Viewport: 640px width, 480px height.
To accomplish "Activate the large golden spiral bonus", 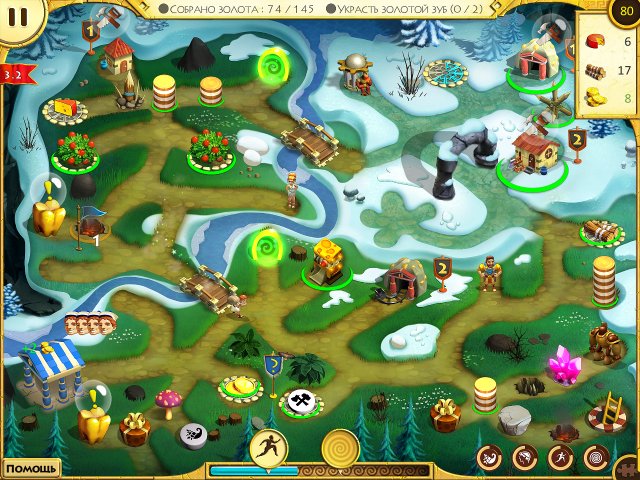I will tap(340, 448).
